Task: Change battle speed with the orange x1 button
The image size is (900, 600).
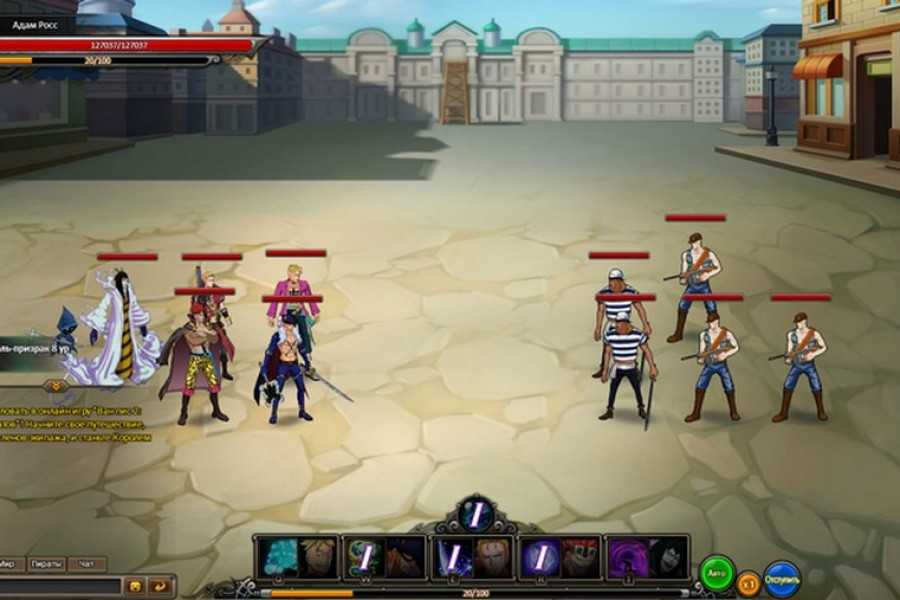Action: pyautogui.click(x=748, y=582)
